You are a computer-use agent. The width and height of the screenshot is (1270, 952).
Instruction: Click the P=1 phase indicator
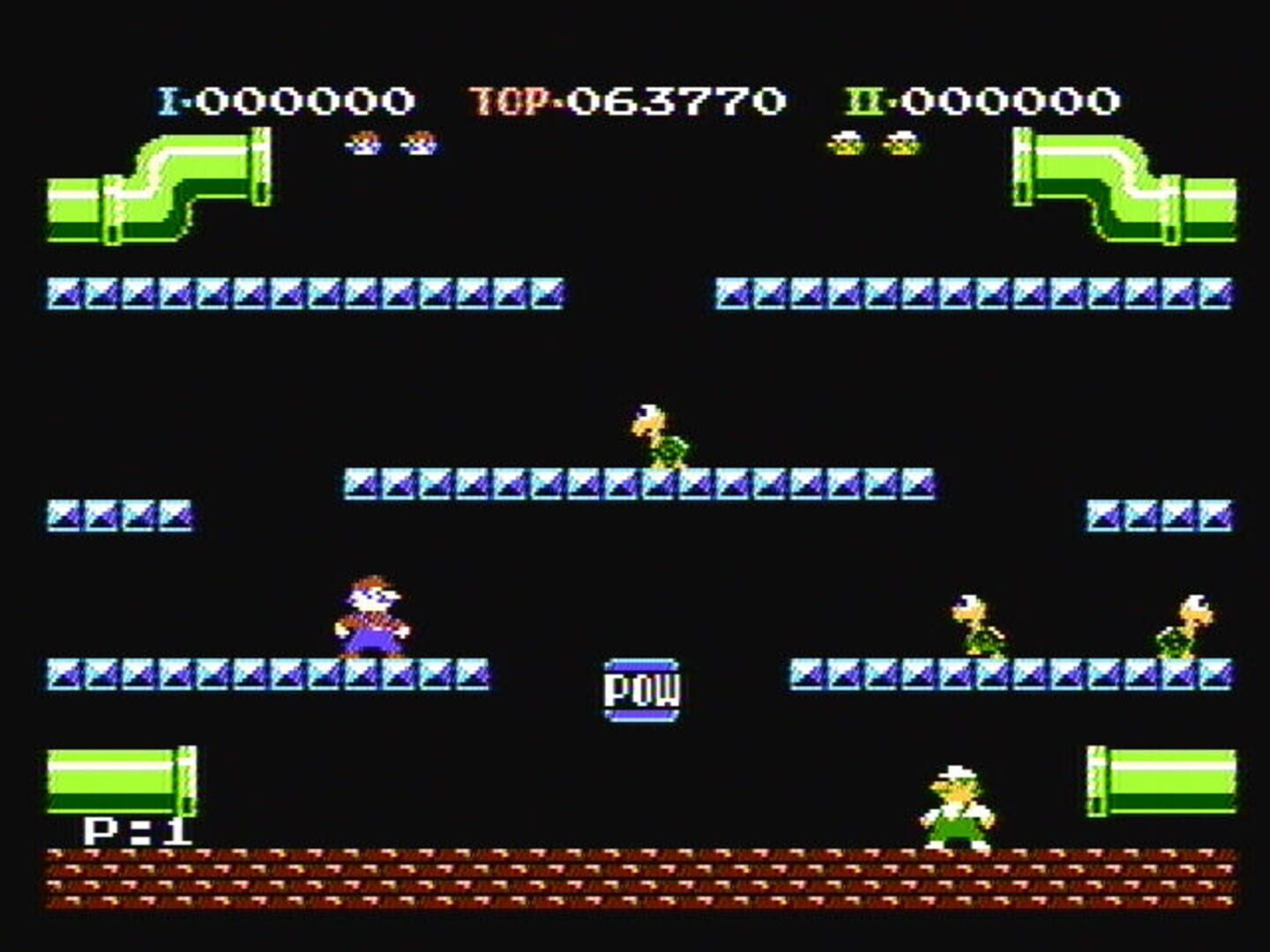pyautogui.click(x=137, y=829)
